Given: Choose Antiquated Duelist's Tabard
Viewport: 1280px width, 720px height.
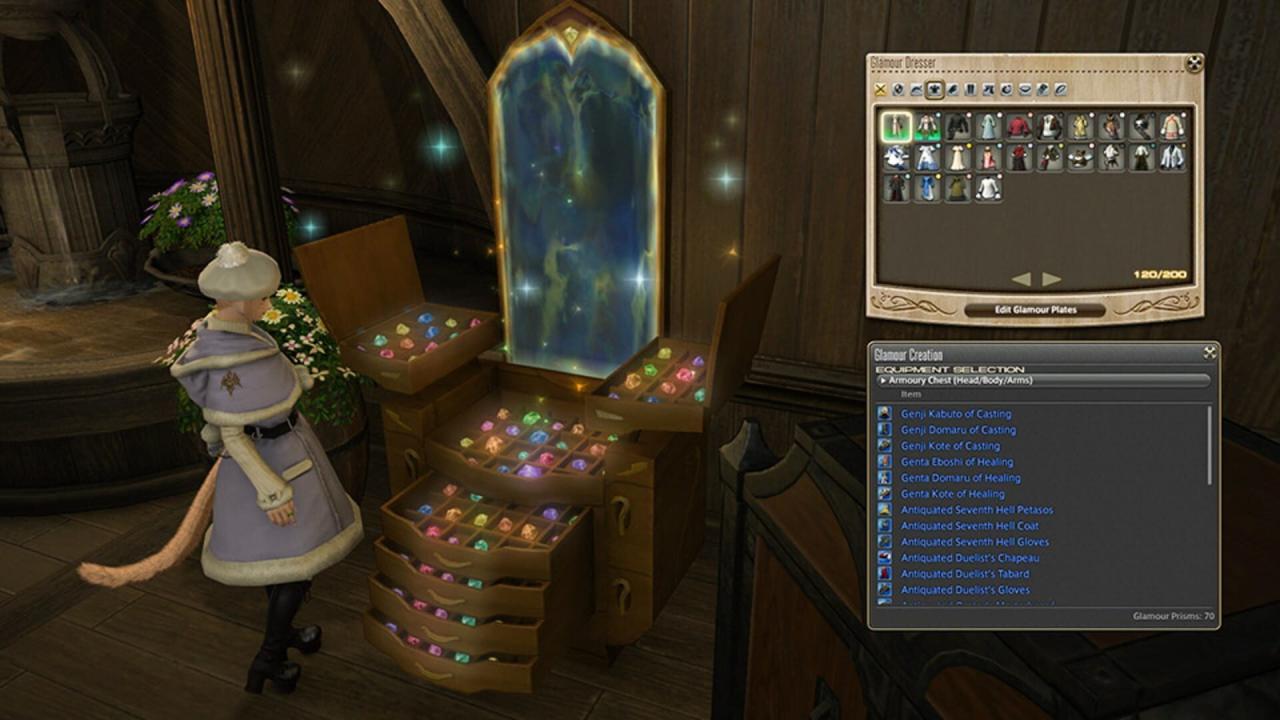Looking at the screenshot, I should [964, 574].
